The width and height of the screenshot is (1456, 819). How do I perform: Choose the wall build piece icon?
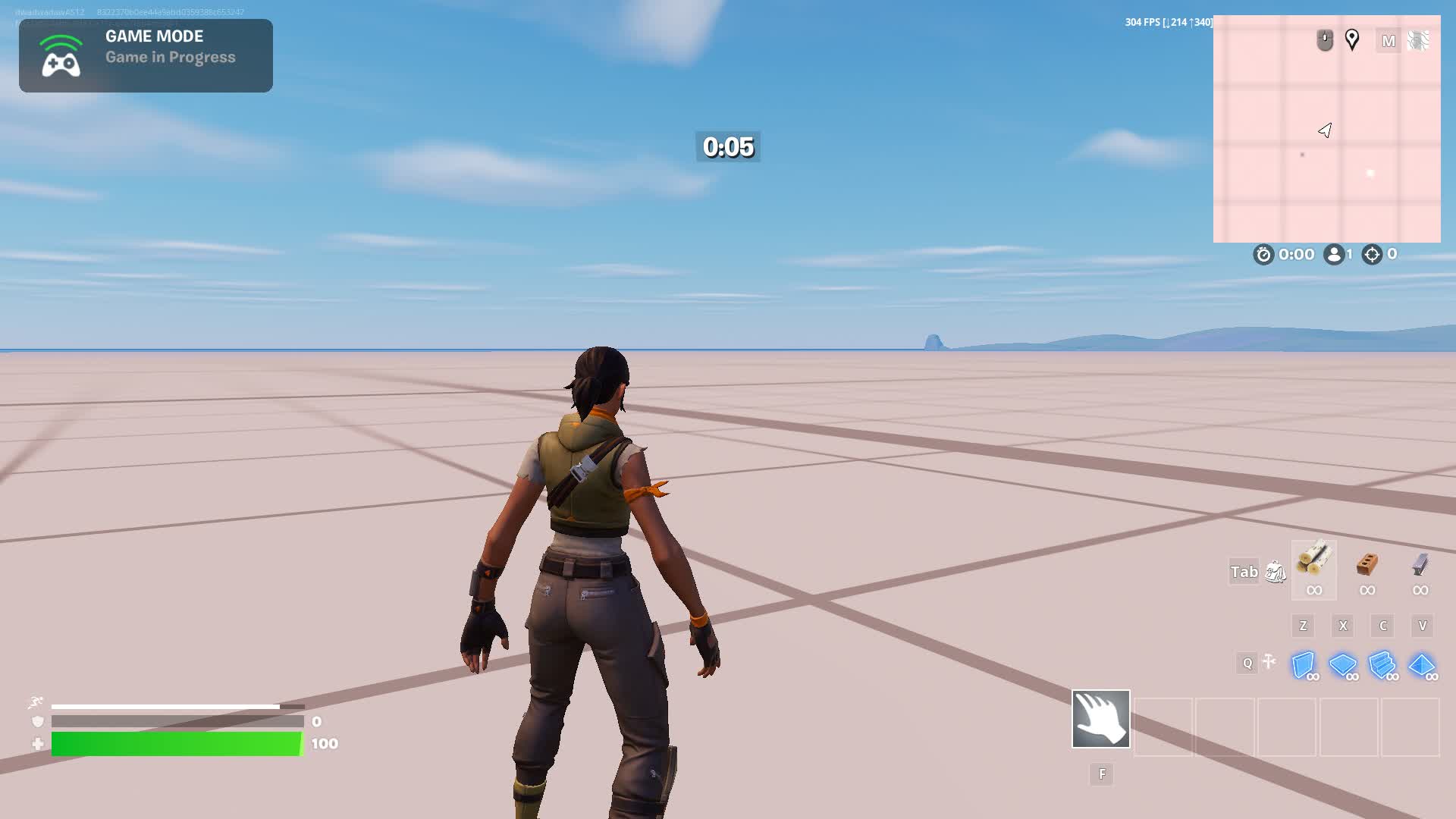point(1303,665)
